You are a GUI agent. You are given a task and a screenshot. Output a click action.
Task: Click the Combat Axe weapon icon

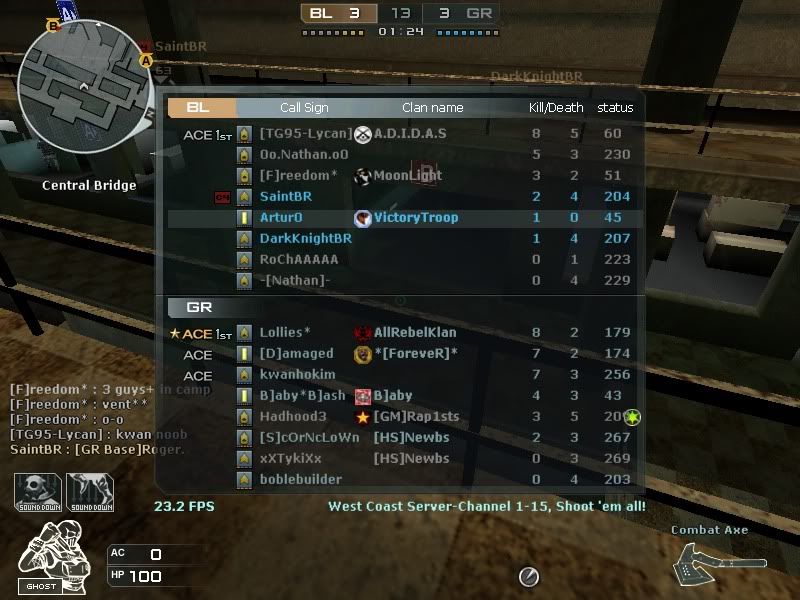709,562
